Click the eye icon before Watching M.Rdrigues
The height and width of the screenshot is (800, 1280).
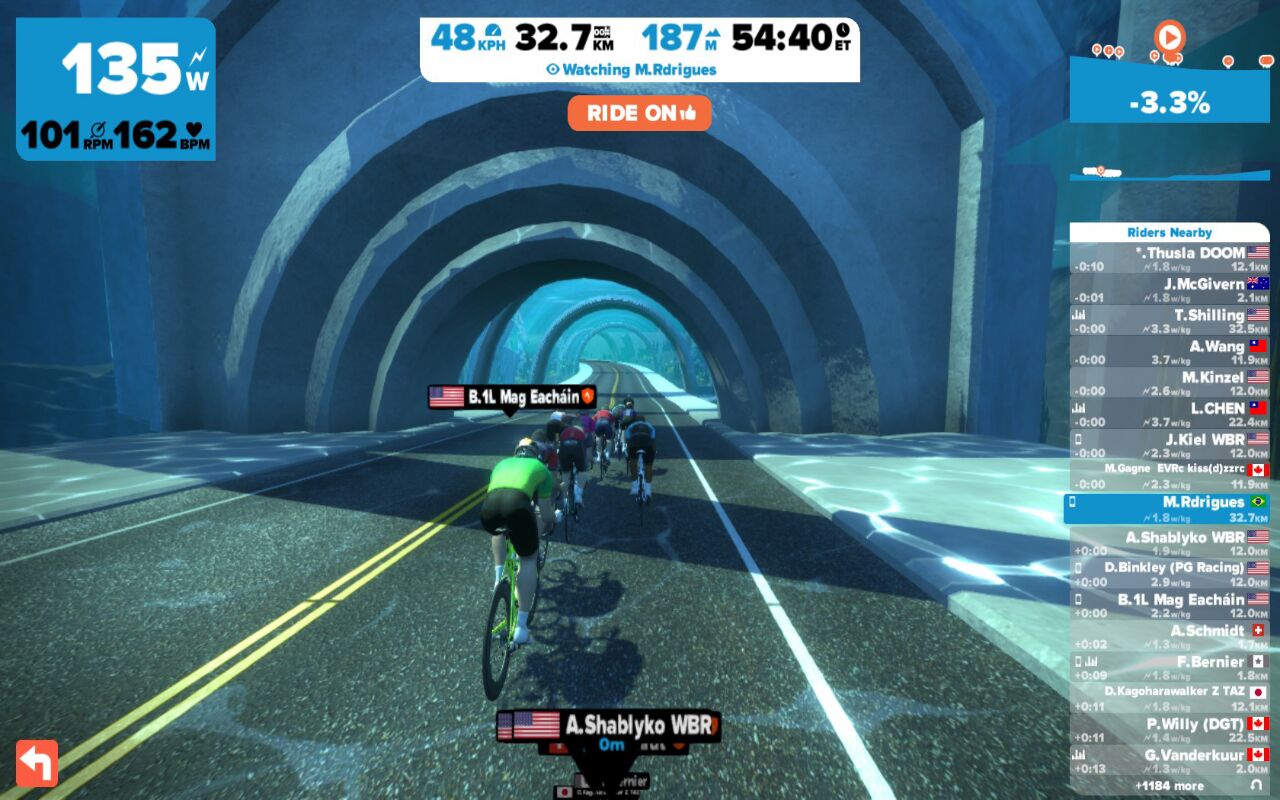point(552,68)
